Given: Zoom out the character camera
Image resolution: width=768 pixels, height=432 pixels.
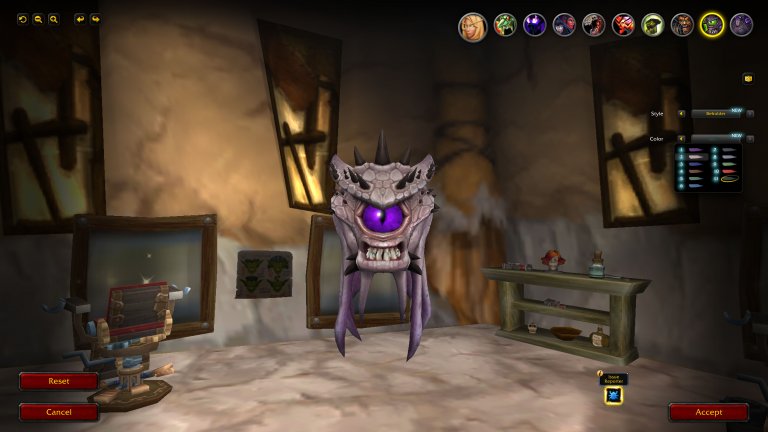Looking at the screenshot, I should coord(38,19).
